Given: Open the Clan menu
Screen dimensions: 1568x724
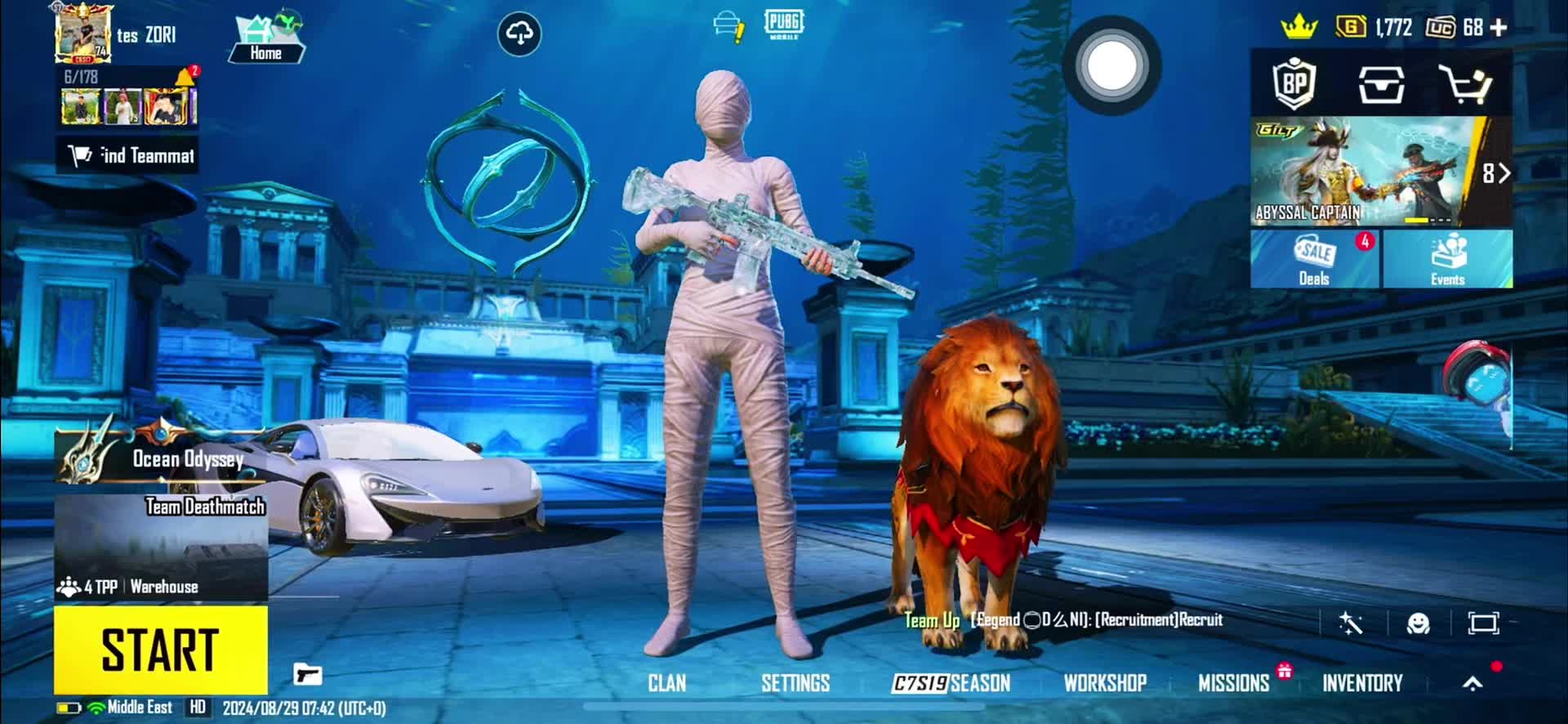Looking at the screenshot, I should 666,683.
